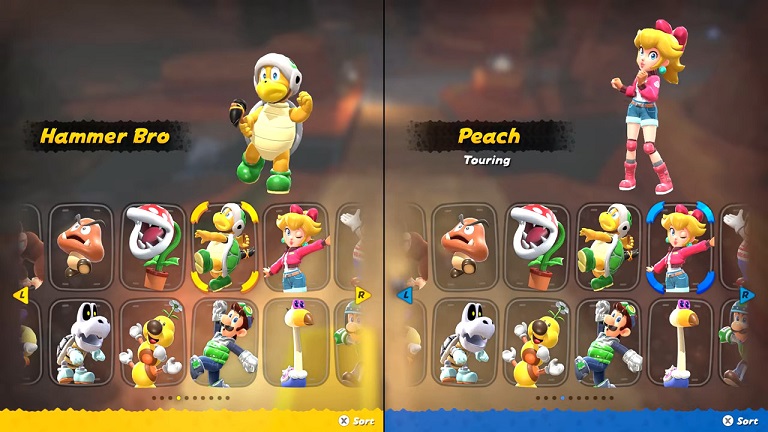Select Conkdor in the yellow player's roster
The width and height of the screenshot is (768, 432).
coord(296,340)
